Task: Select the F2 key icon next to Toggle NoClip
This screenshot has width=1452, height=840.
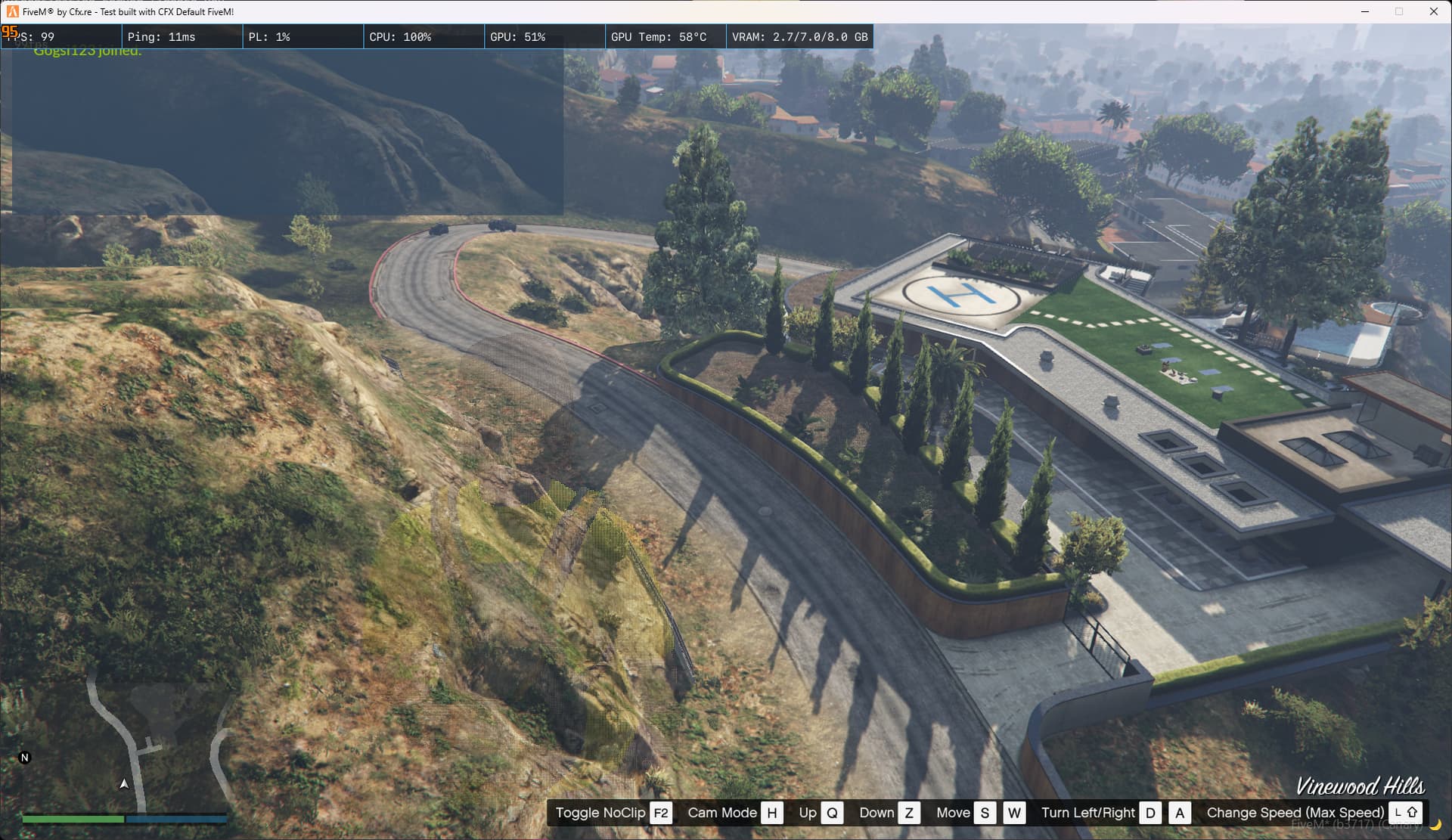Action: [661, 813]
